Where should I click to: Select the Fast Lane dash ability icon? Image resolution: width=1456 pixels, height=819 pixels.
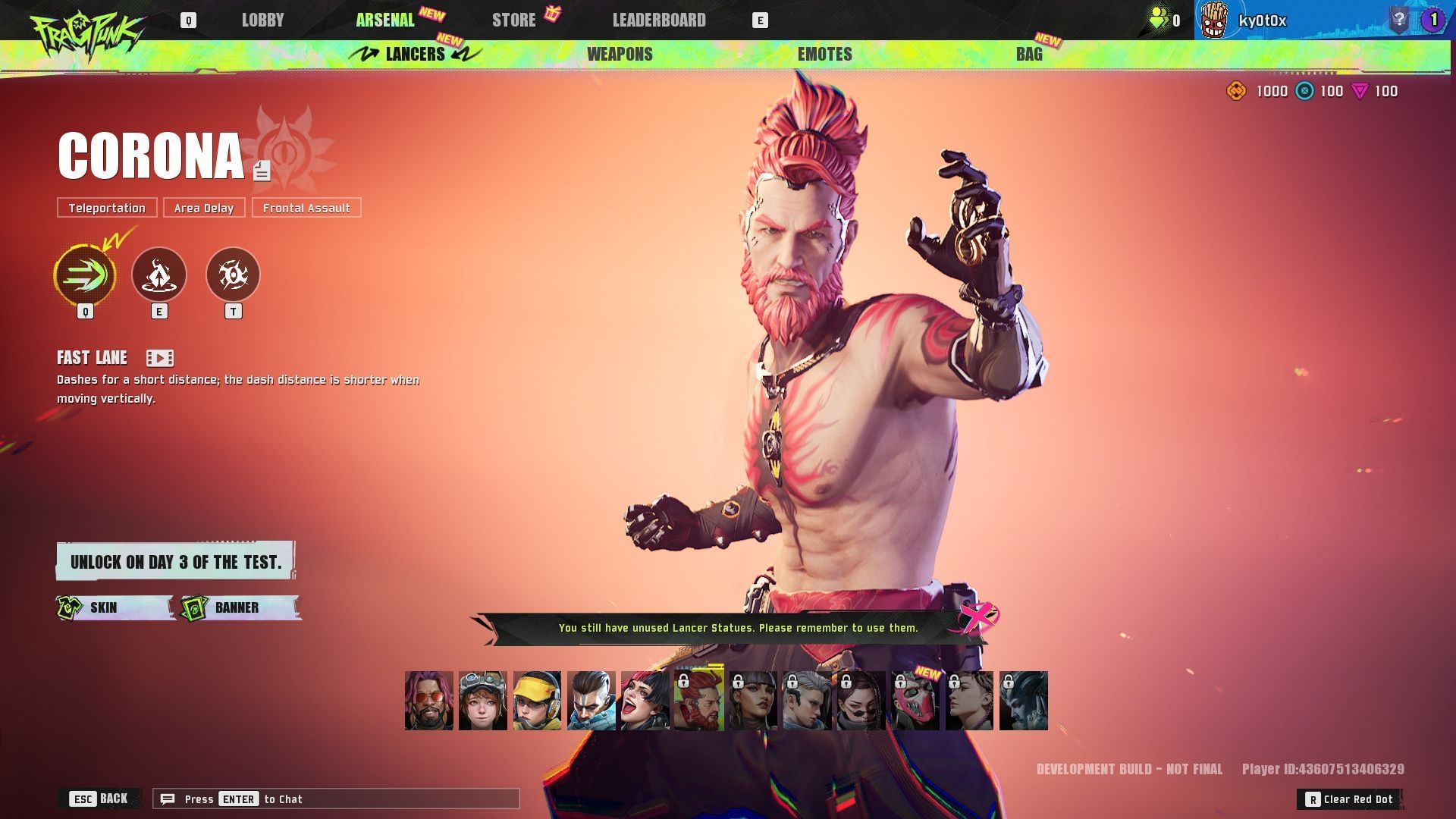85,275
